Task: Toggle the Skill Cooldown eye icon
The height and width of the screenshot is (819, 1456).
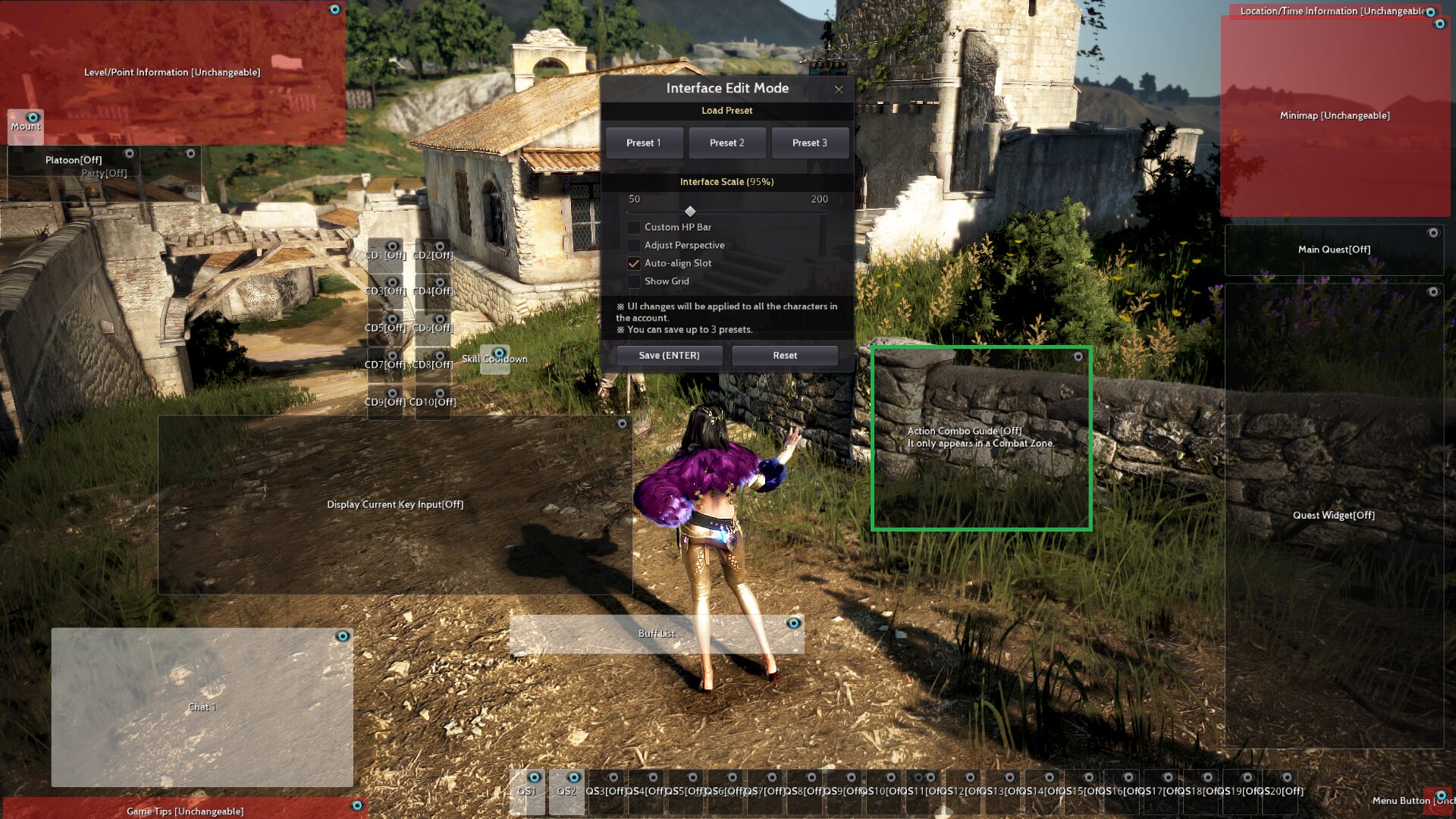Action: 498,353
